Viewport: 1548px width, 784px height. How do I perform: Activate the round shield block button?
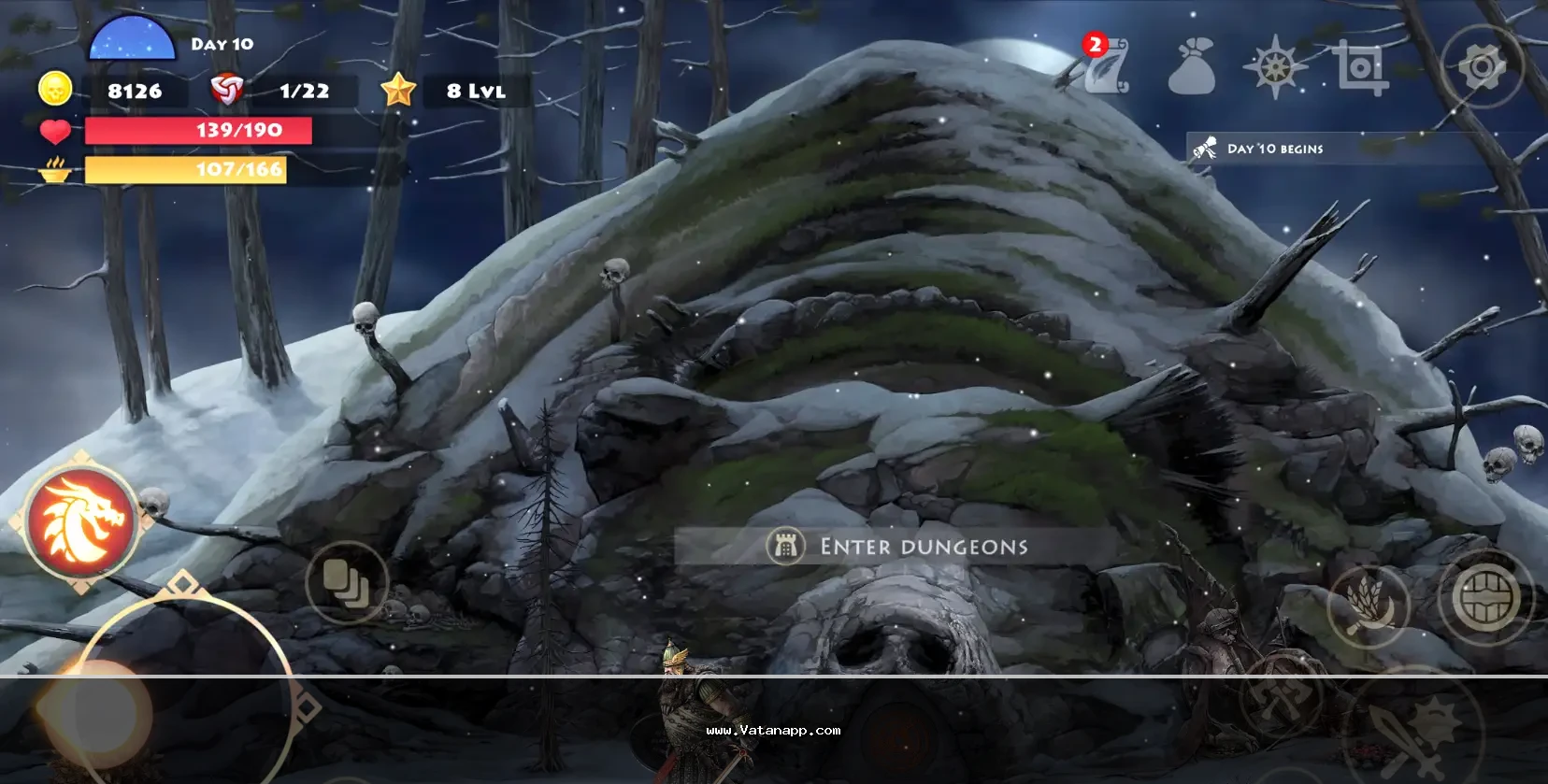(x=1484, y=598)
